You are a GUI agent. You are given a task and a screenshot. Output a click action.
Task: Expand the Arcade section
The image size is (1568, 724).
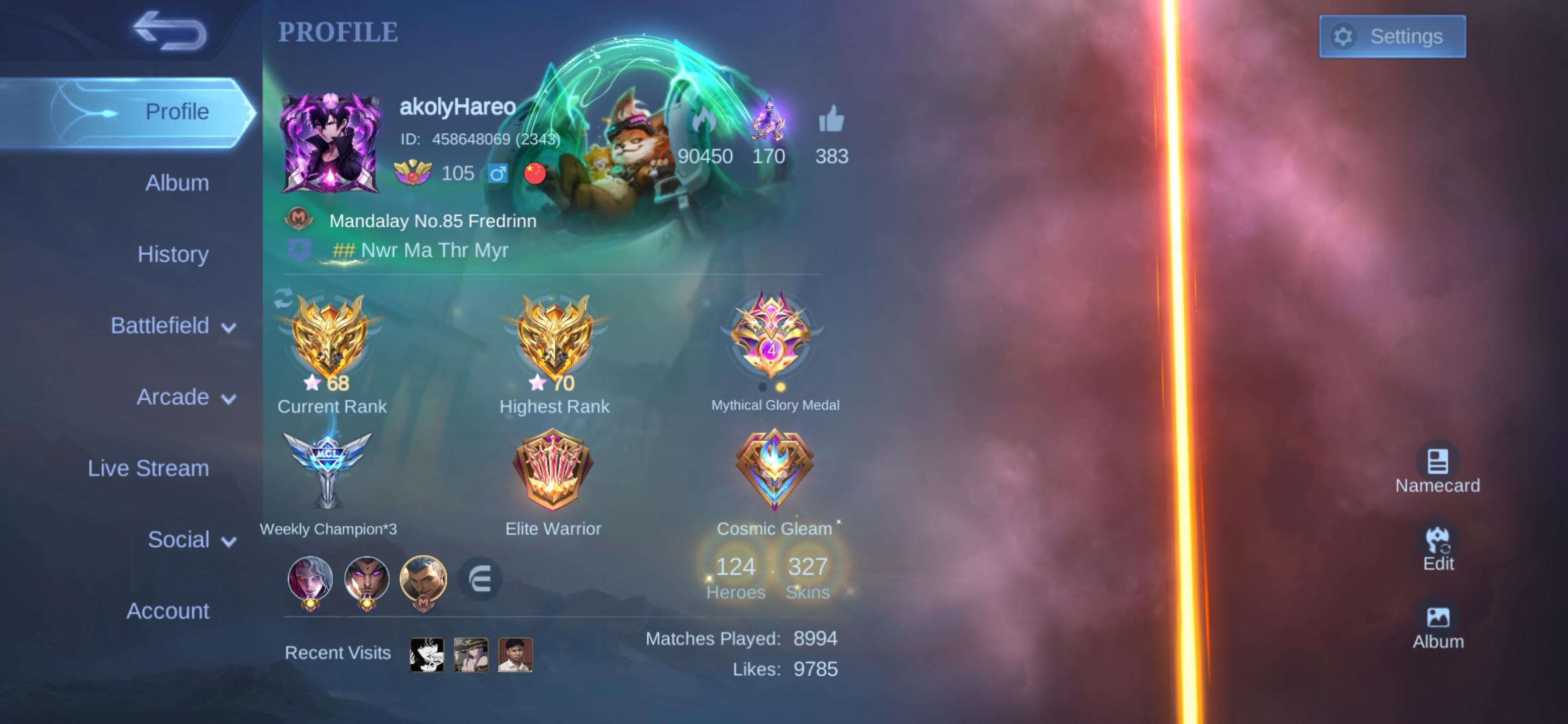tap(175, 396)
